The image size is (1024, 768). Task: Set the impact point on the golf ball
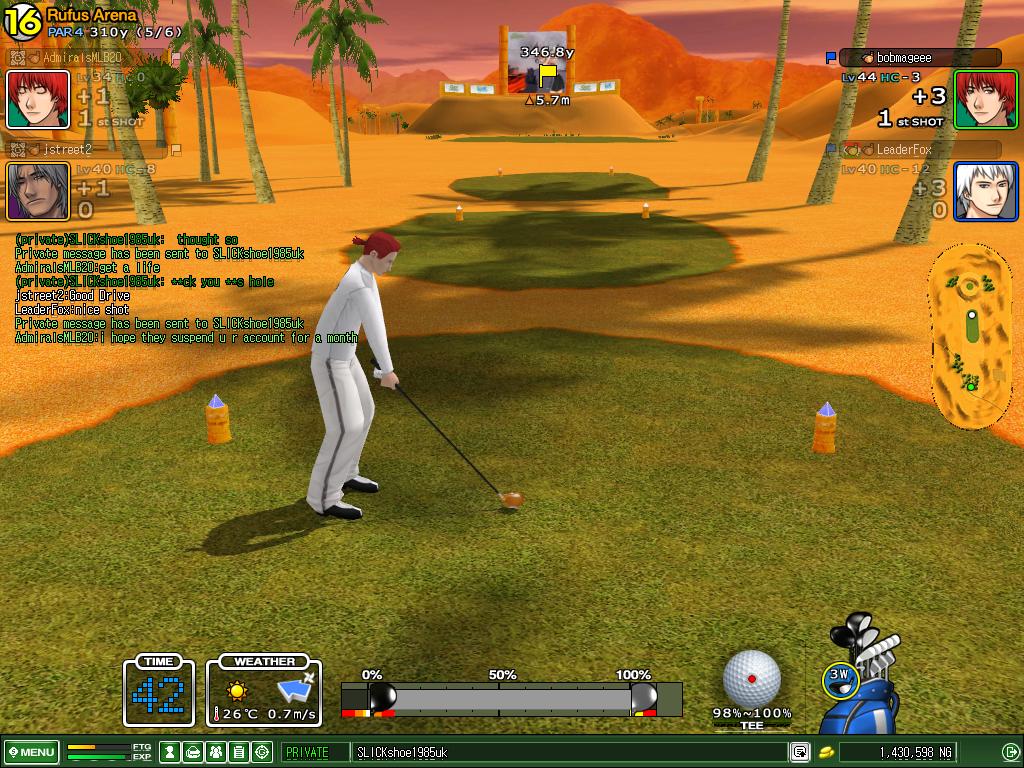(x=752, y=678)
